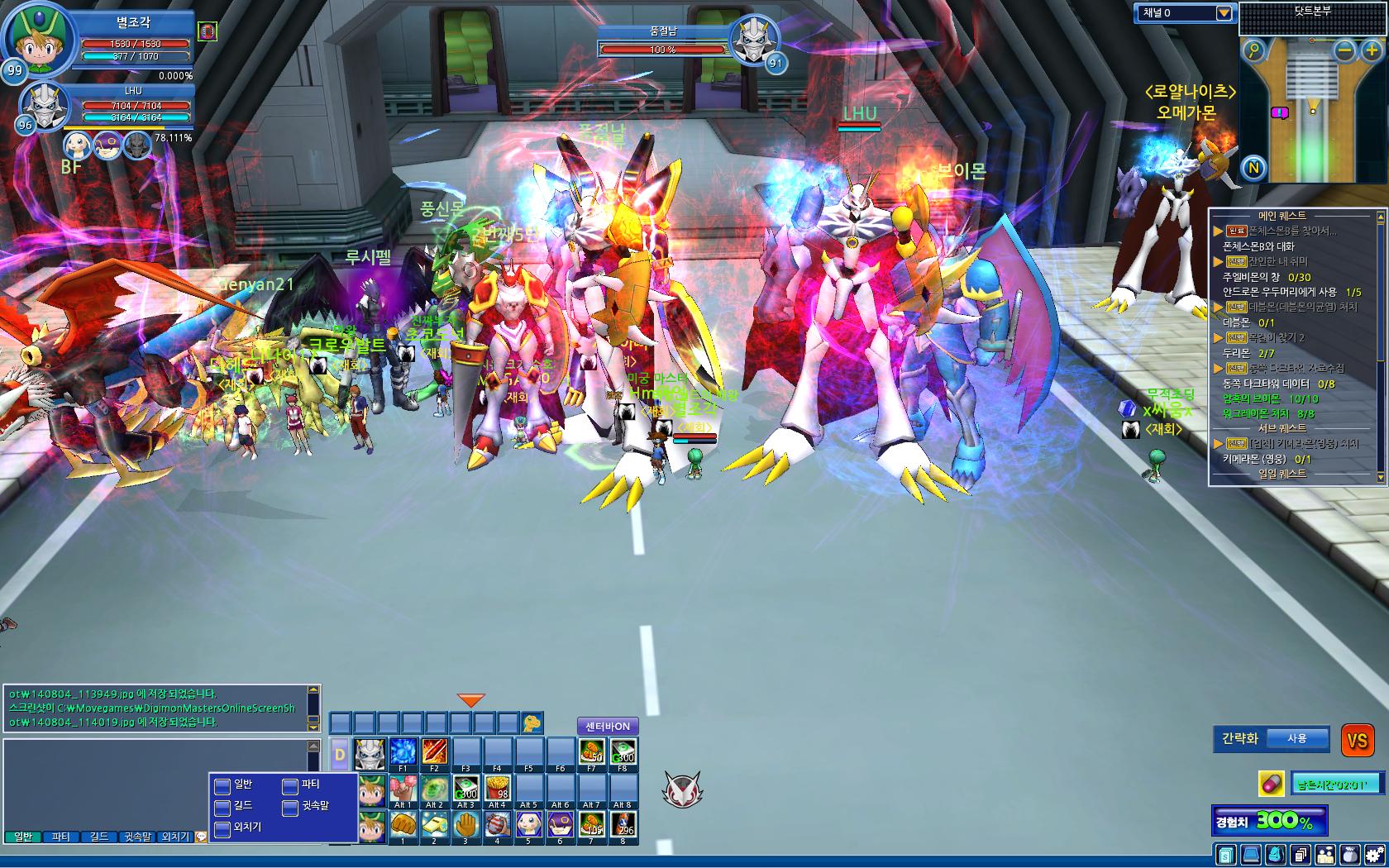Click the 사용 button next to 간략화
The width and height of the screenshot is (1389, 868).
pos(1296,738)
